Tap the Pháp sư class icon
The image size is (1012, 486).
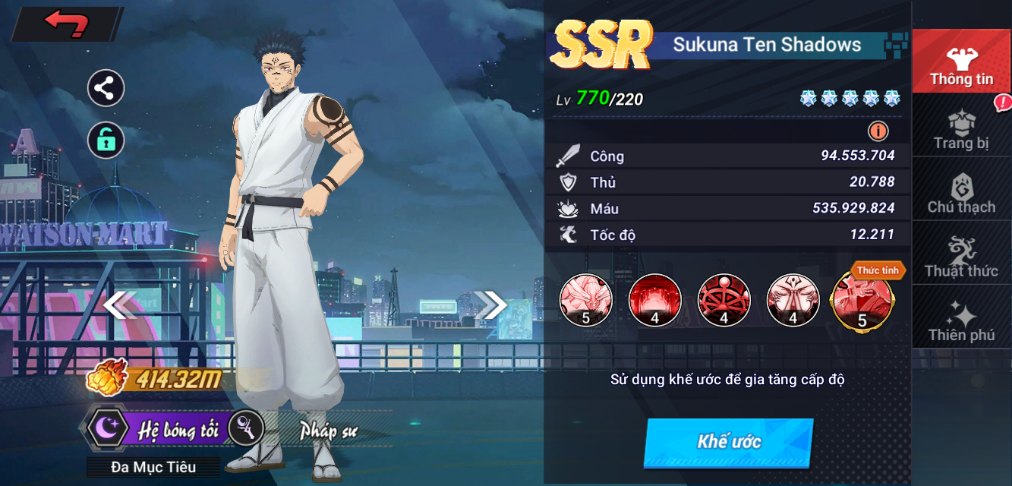[x=246, y=428]
